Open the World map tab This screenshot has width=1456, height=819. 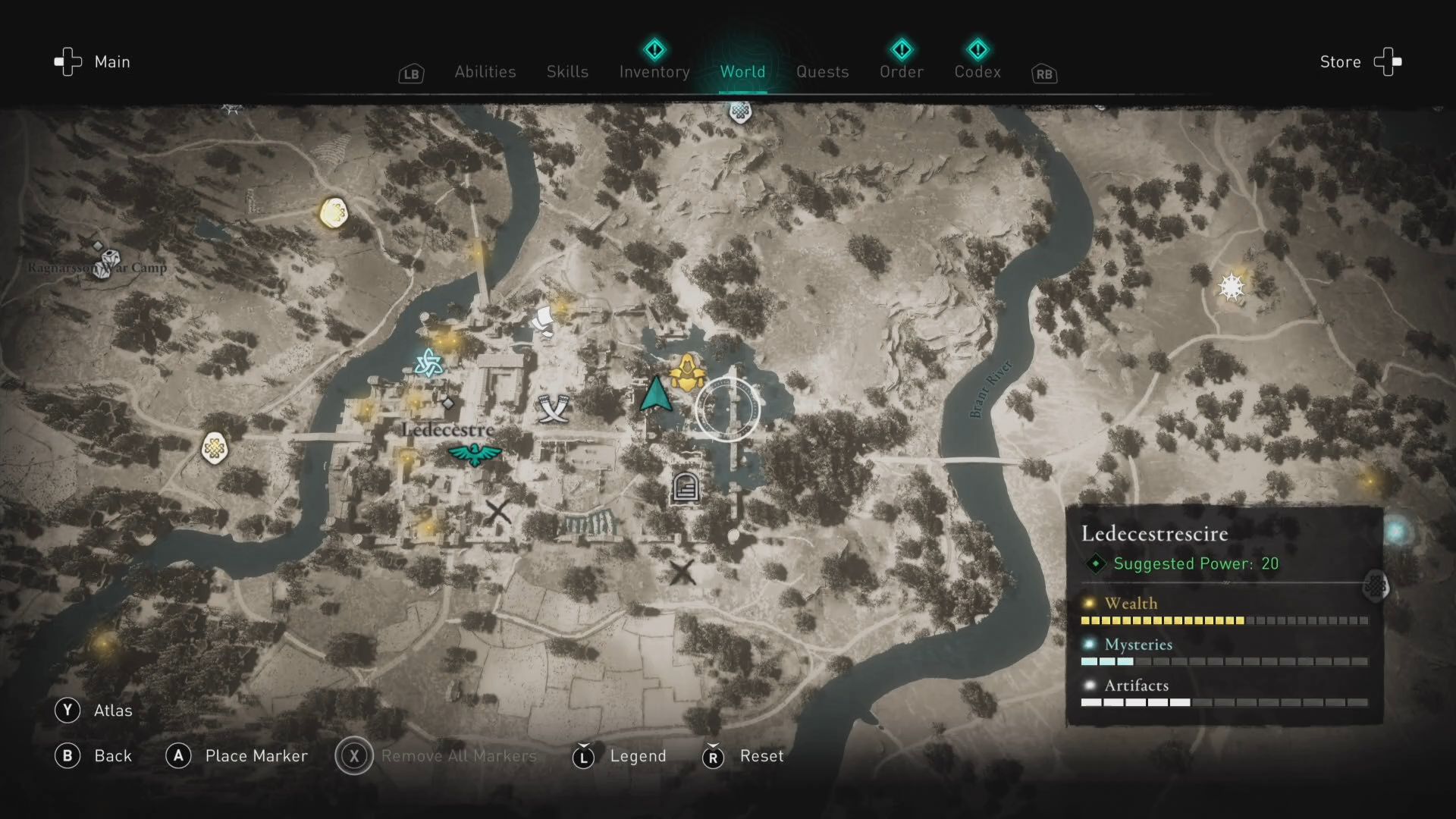(x=742, y=72)
